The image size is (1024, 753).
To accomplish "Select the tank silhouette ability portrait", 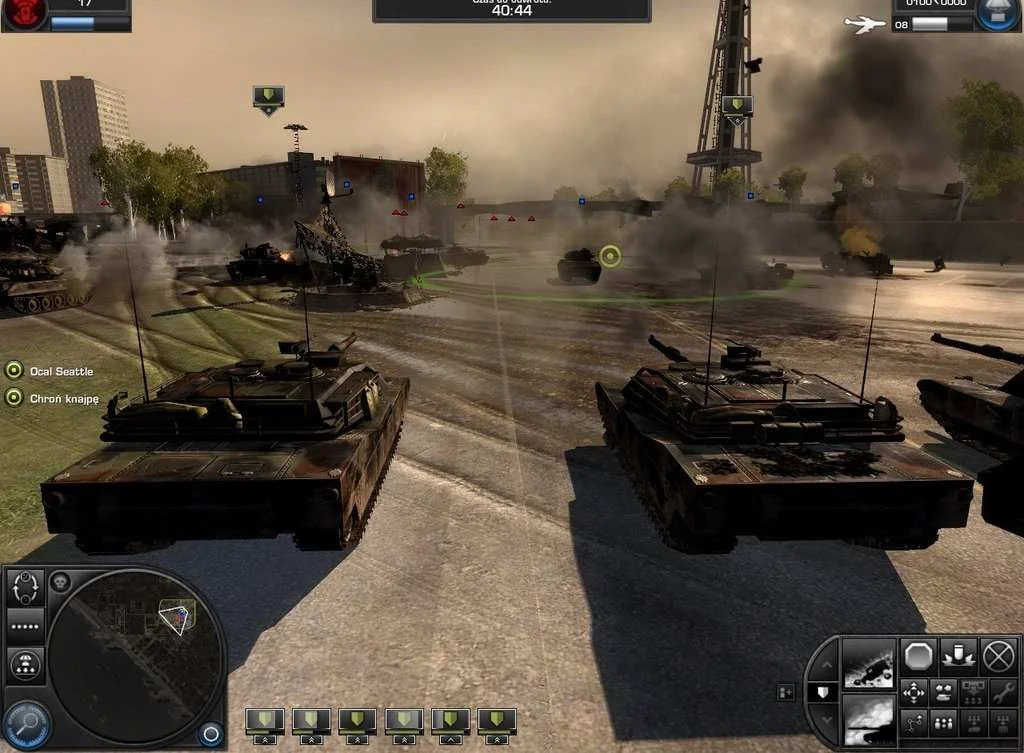I will [868, 718].
